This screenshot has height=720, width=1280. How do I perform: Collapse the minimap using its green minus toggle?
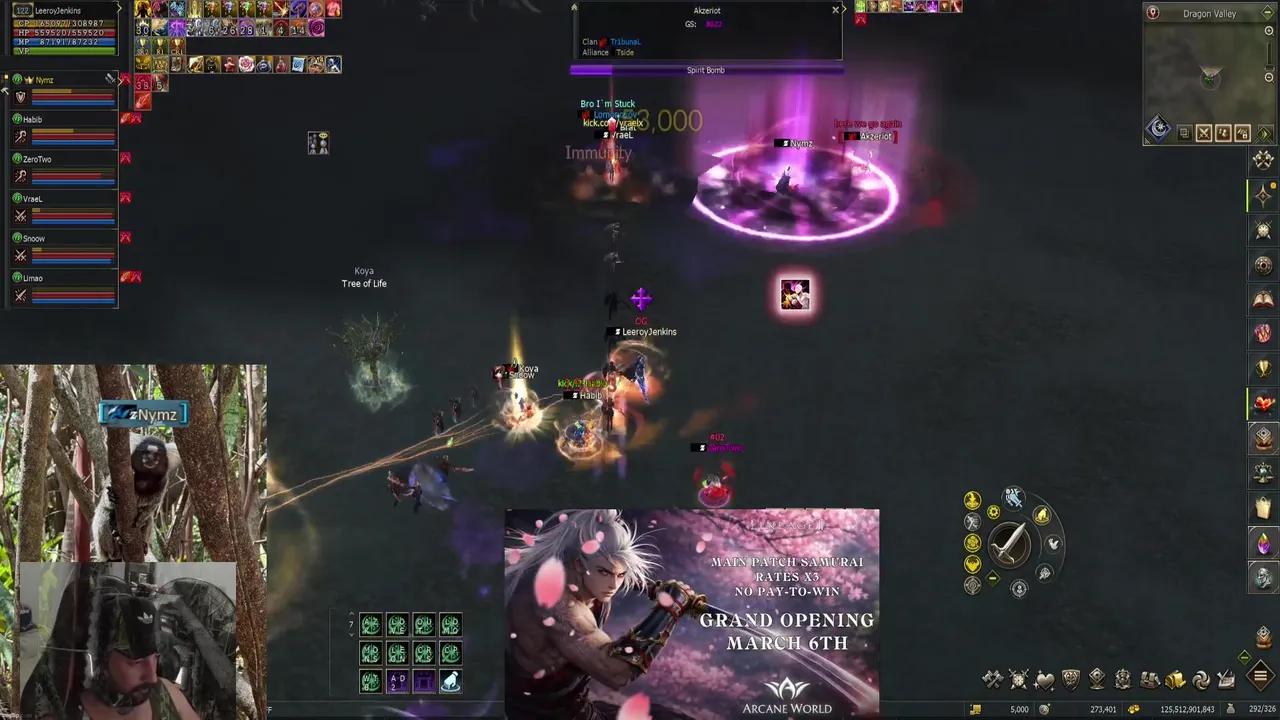(1266, 13)
